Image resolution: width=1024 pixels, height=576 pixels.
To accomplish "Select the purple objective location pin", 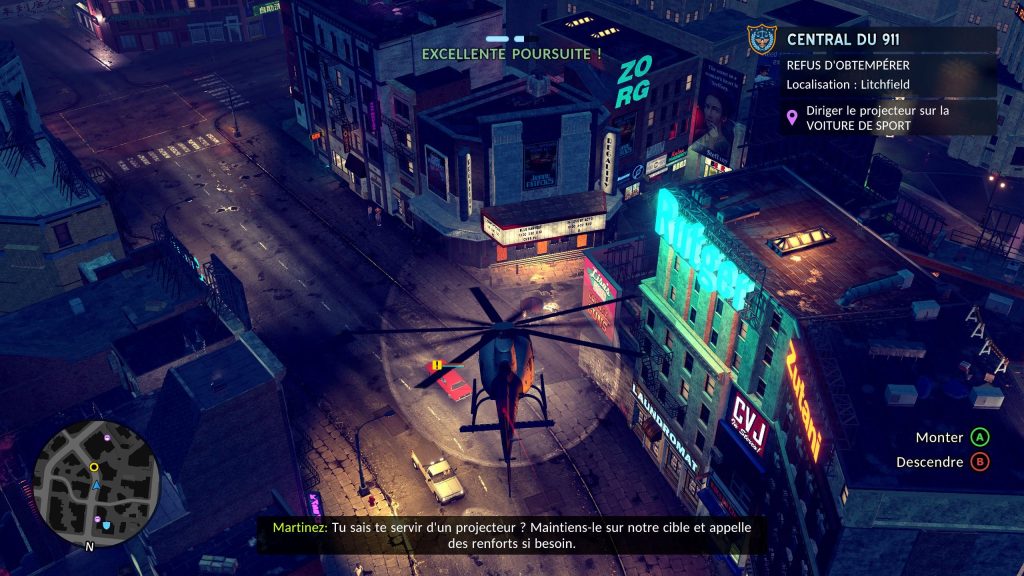I will click(x=793, y=118).
